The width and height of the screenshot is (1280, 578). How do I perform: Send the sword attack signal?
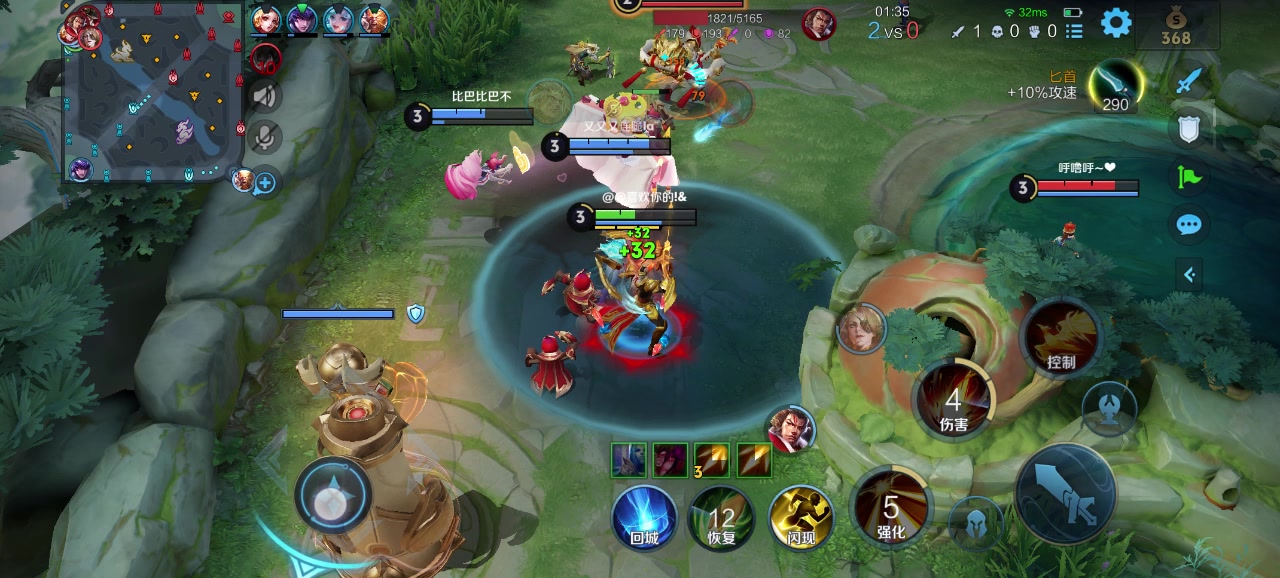point(1189,80)
